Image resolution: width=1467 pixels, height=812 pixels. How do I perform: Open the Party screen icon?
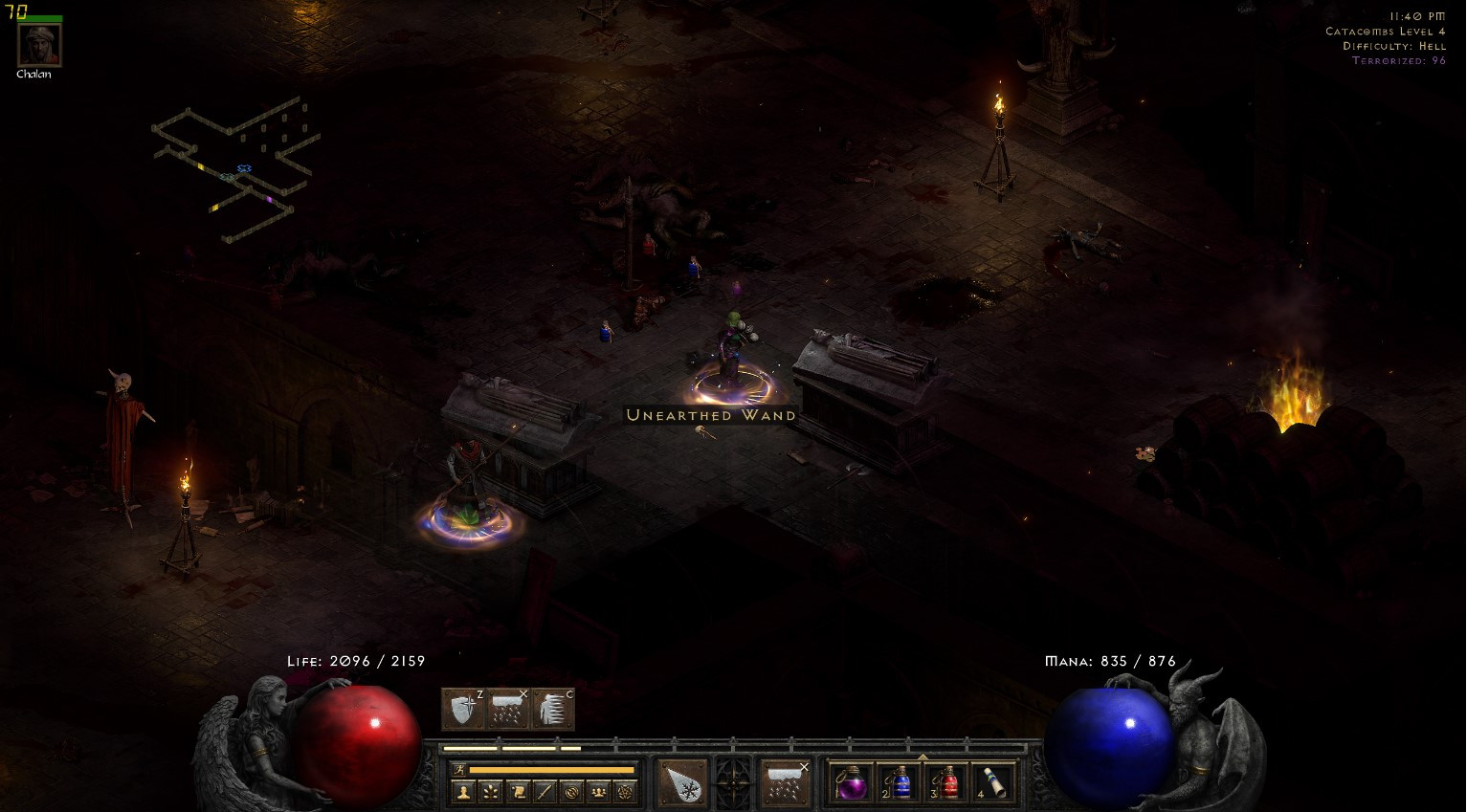point(600,792)
